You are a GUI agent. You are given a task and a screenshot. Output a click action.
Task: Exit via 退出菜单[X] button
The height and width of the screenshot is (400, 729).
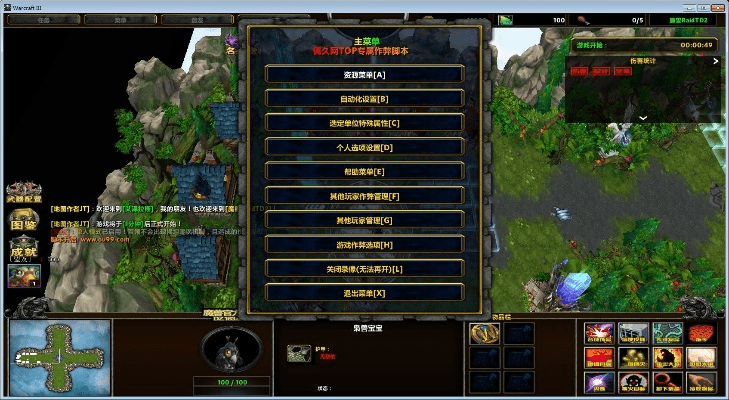(x=364, y=292)
